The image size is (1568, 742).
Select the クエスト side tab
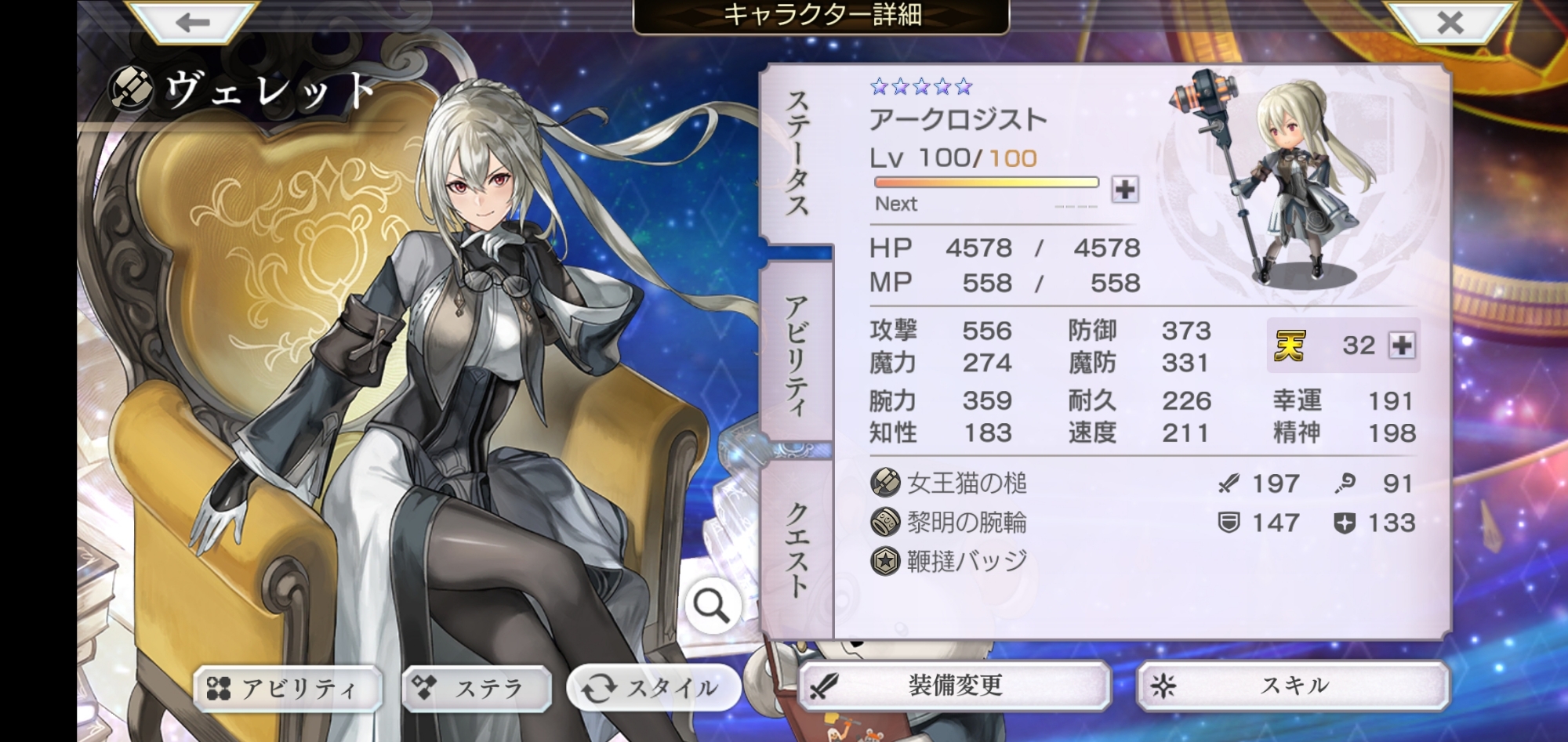tap(797, 550)
